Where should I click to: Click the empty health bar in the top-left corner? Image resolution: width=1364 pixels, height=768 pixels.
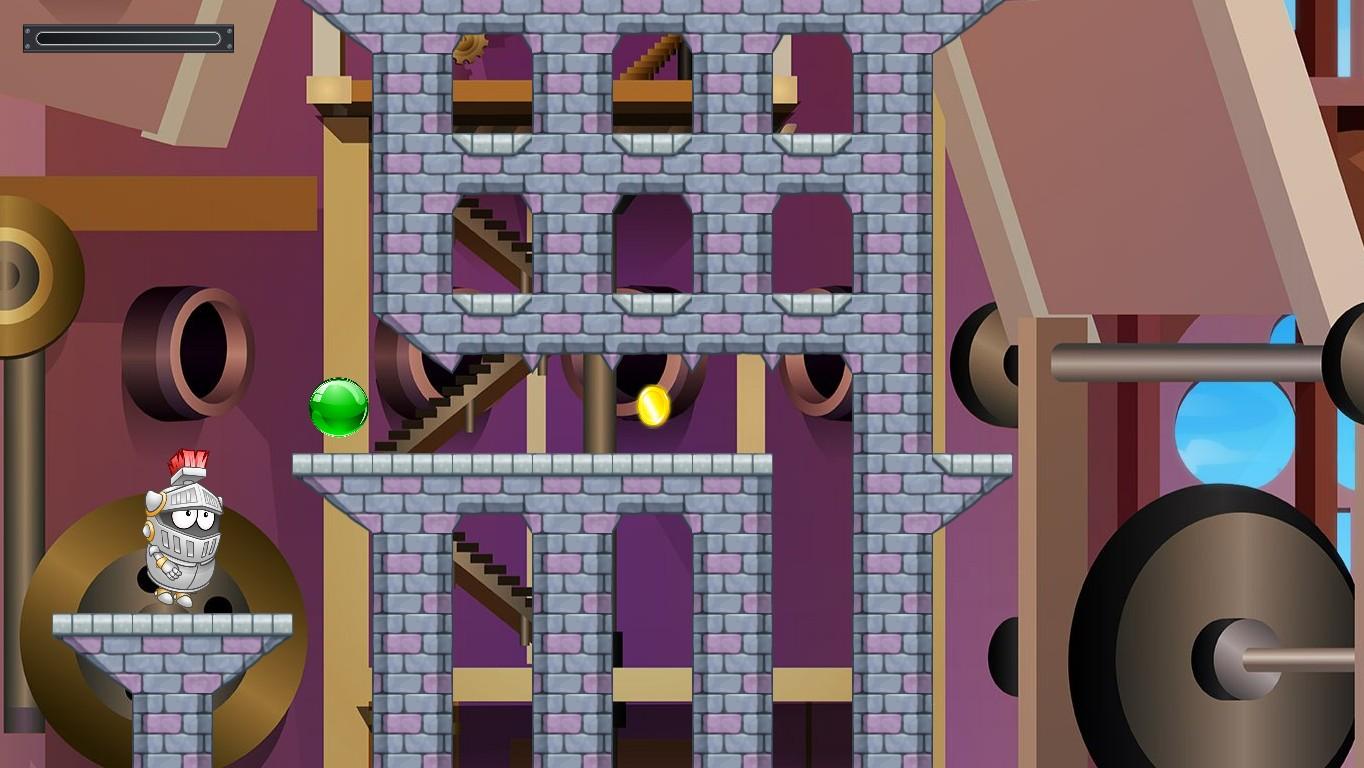(127, 38)
